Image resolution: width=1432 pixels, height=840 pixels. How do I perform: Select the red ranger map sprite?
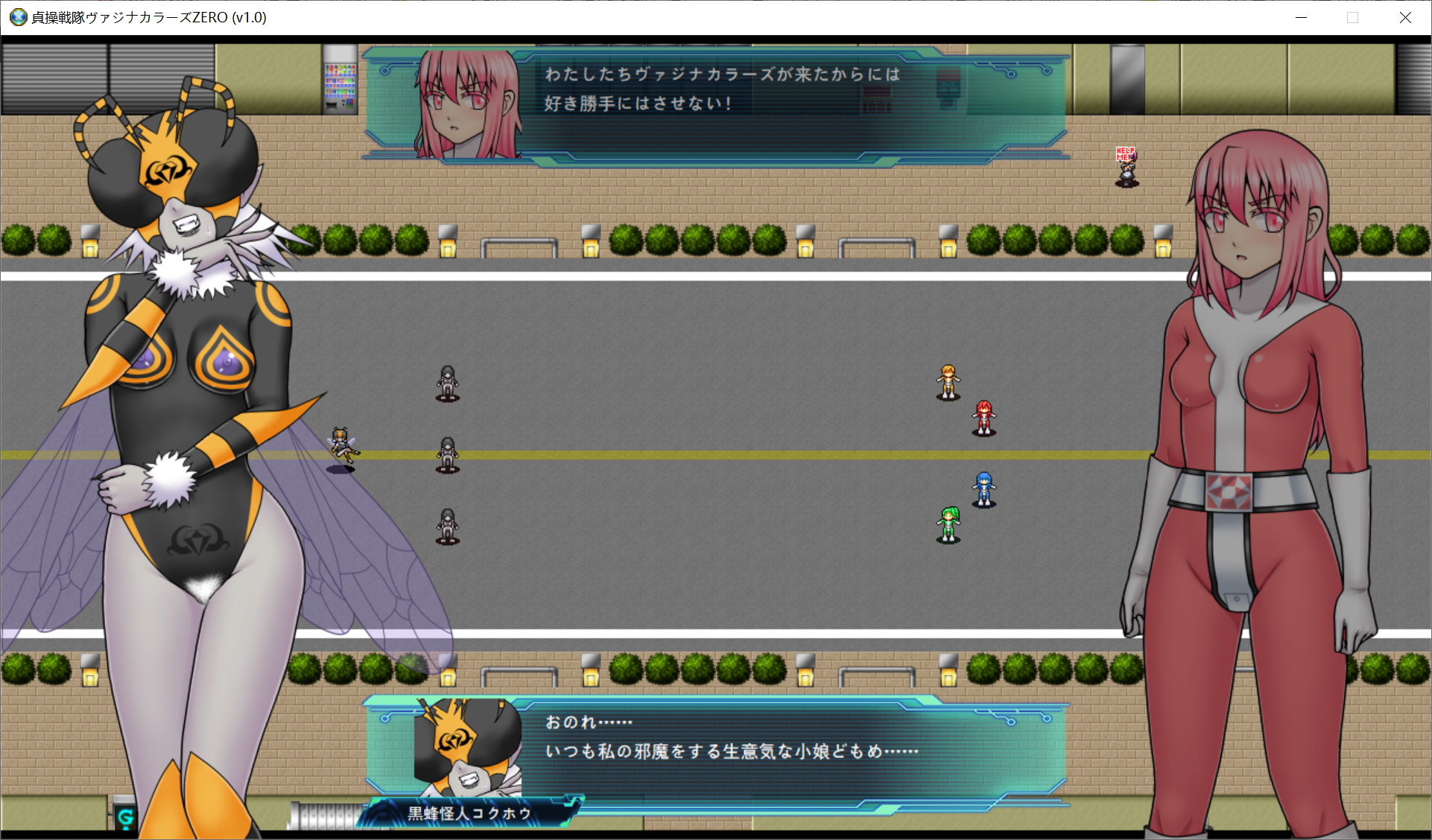click(983, 417)
